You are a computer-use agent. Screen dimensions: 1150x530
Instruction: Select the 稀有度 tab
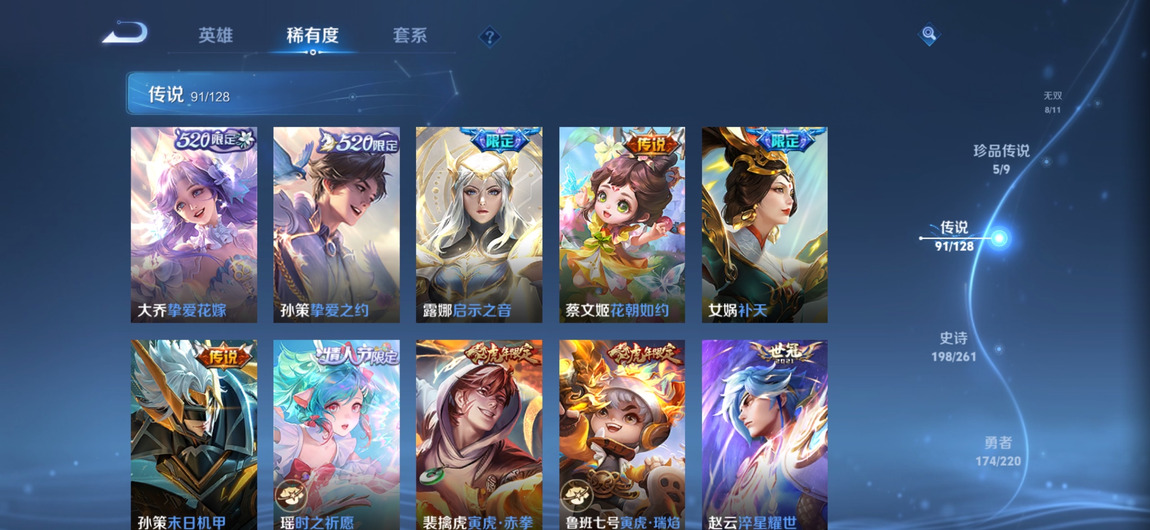pos(312,36)
